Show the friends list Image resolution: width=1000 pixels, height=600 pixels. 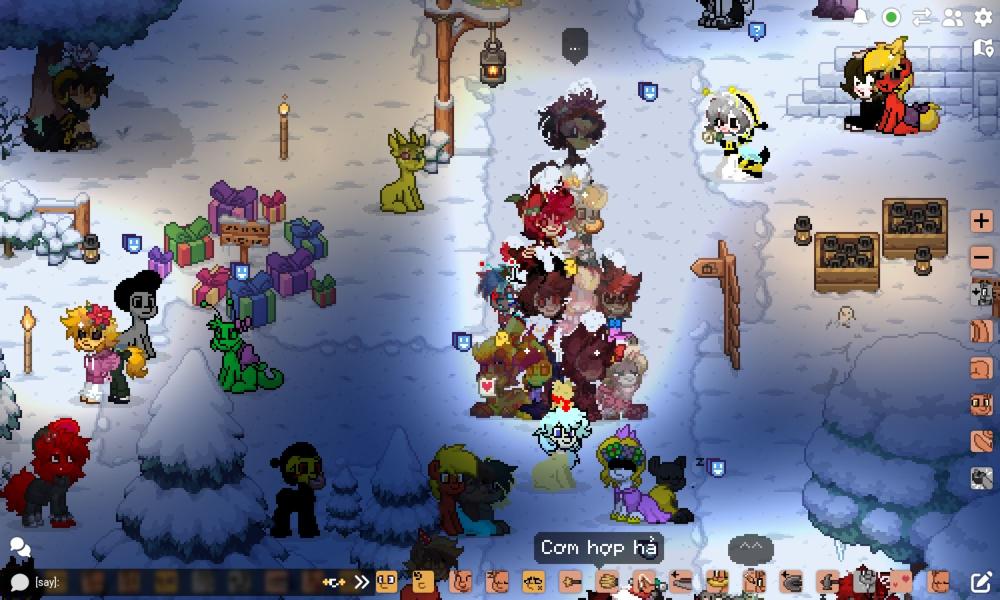952,17
